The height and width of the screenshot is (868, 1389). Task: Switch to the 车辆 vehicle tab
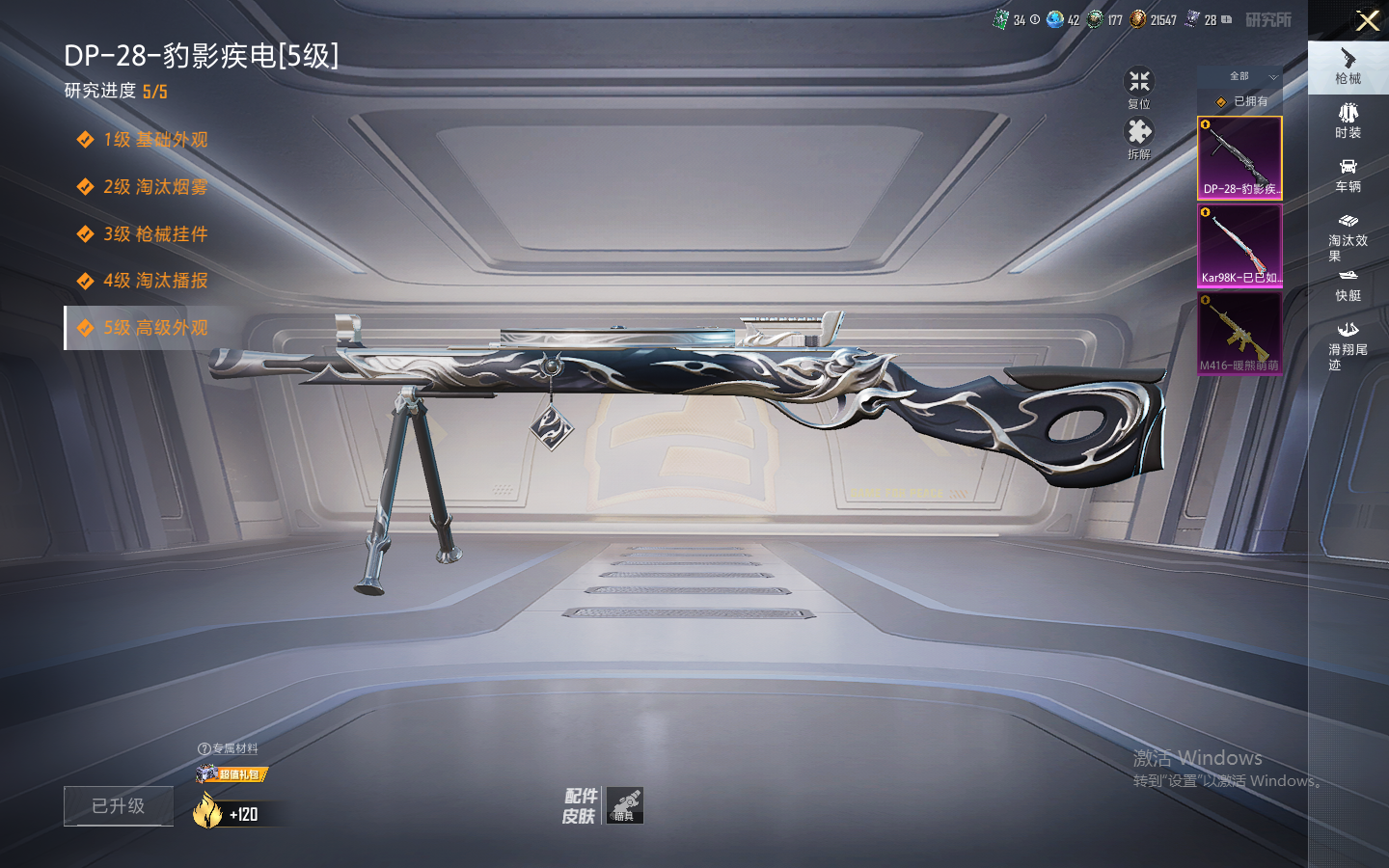tap(1348, 175)
